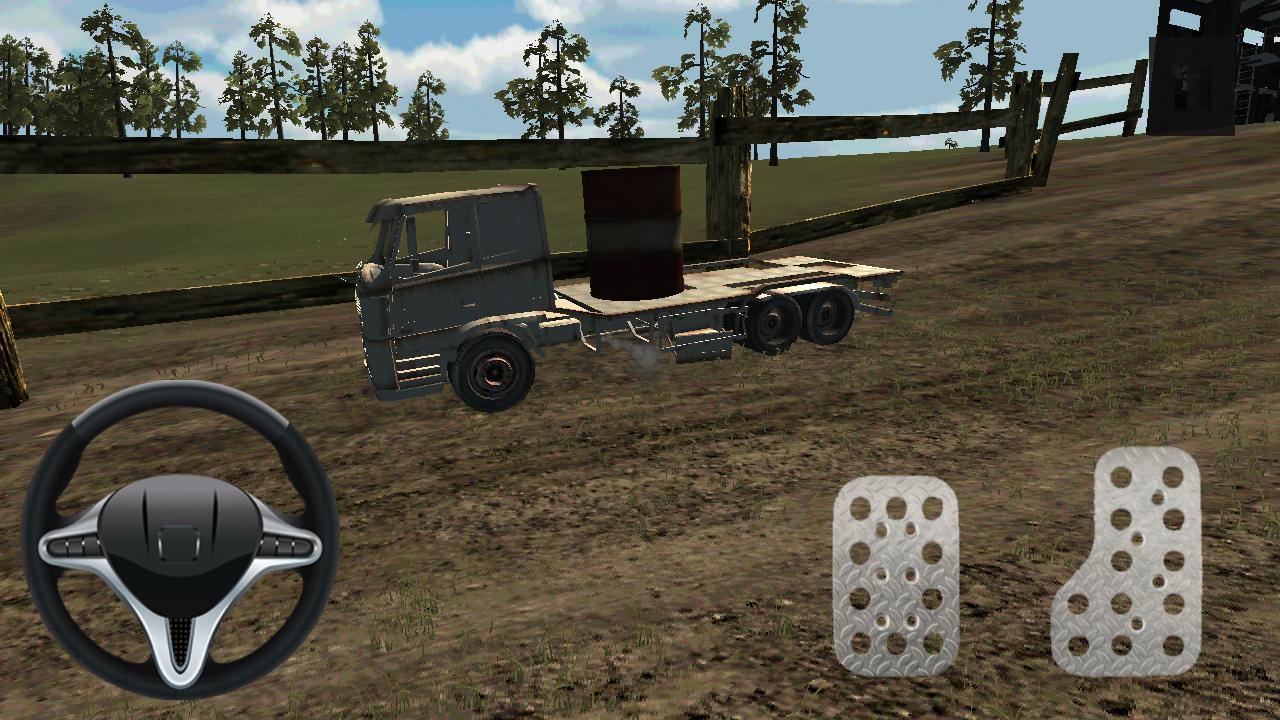Rotate the steering wheel by its bottom grip
Viewport: 1280px width, 720px height.
[183, 690]
